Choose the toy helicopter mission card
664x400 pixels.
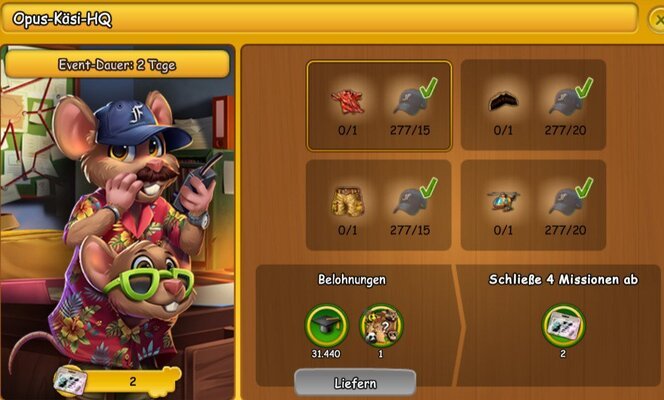(533, 206)
